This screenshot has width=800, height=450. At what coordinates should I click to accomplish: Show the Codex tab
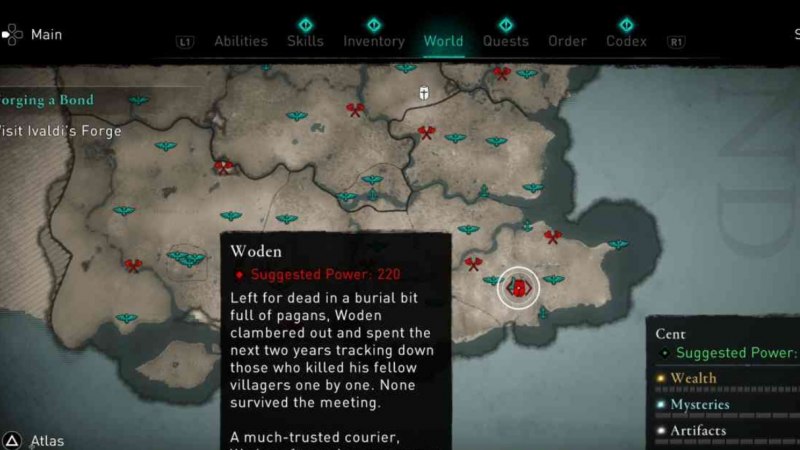coord(626,41)
